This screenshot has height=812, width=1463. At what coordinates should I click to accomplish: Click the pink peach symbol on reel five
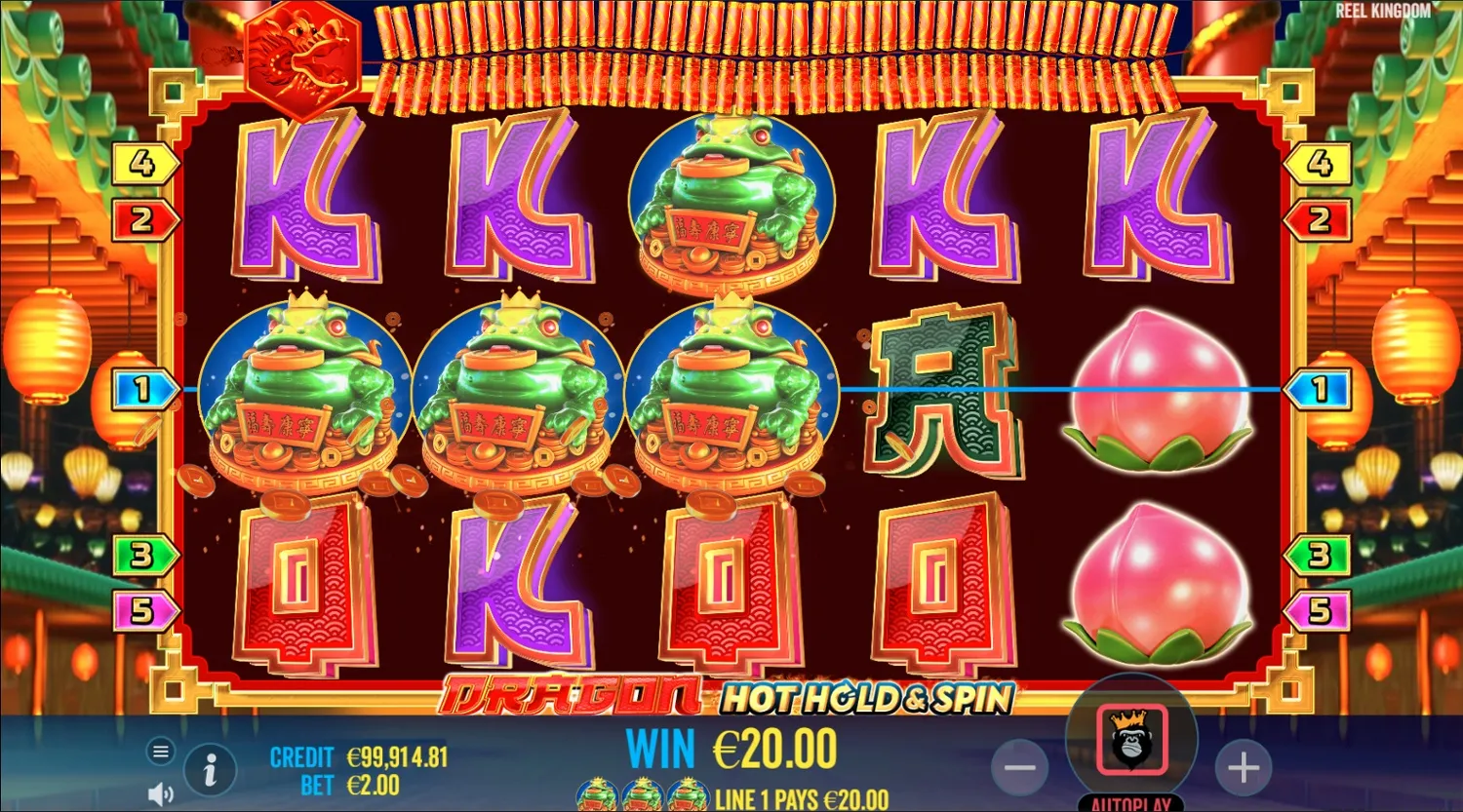1161,390
